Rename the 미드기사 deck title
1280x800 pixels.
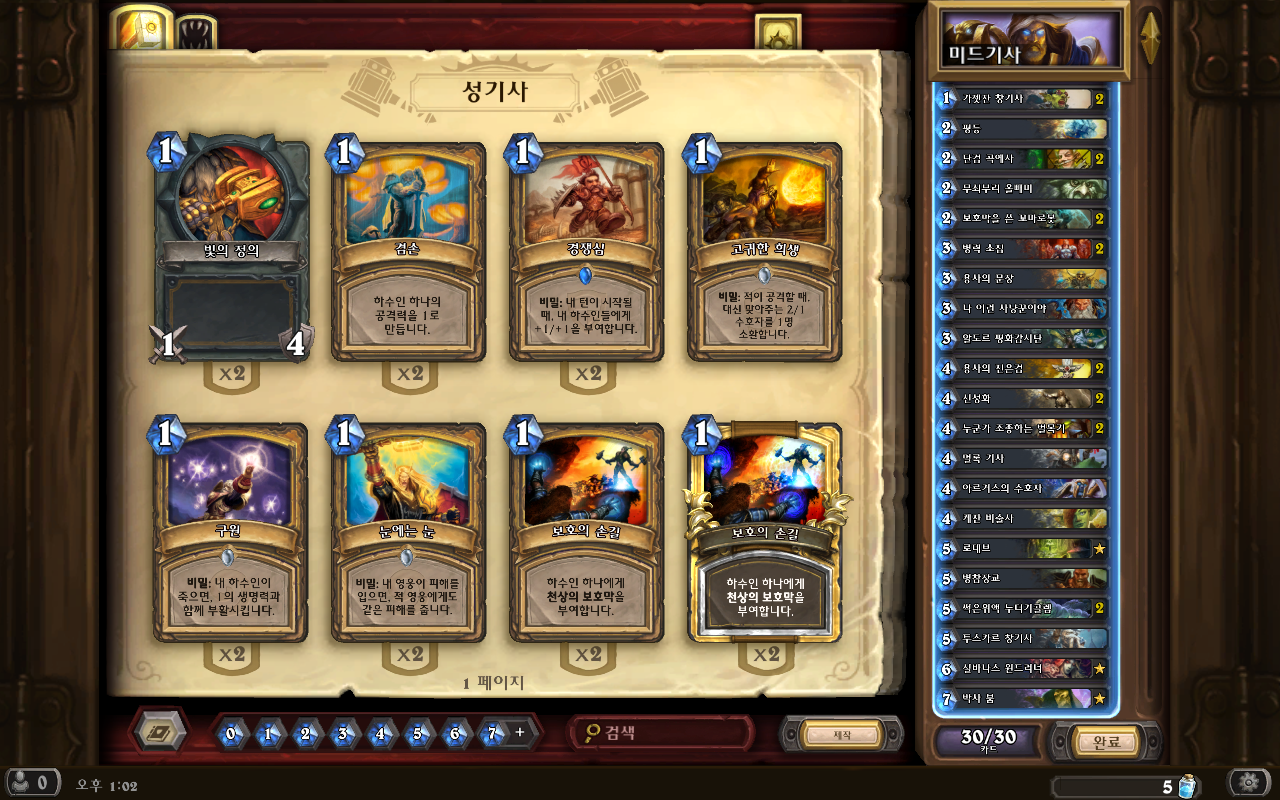tap(1028, 42)
